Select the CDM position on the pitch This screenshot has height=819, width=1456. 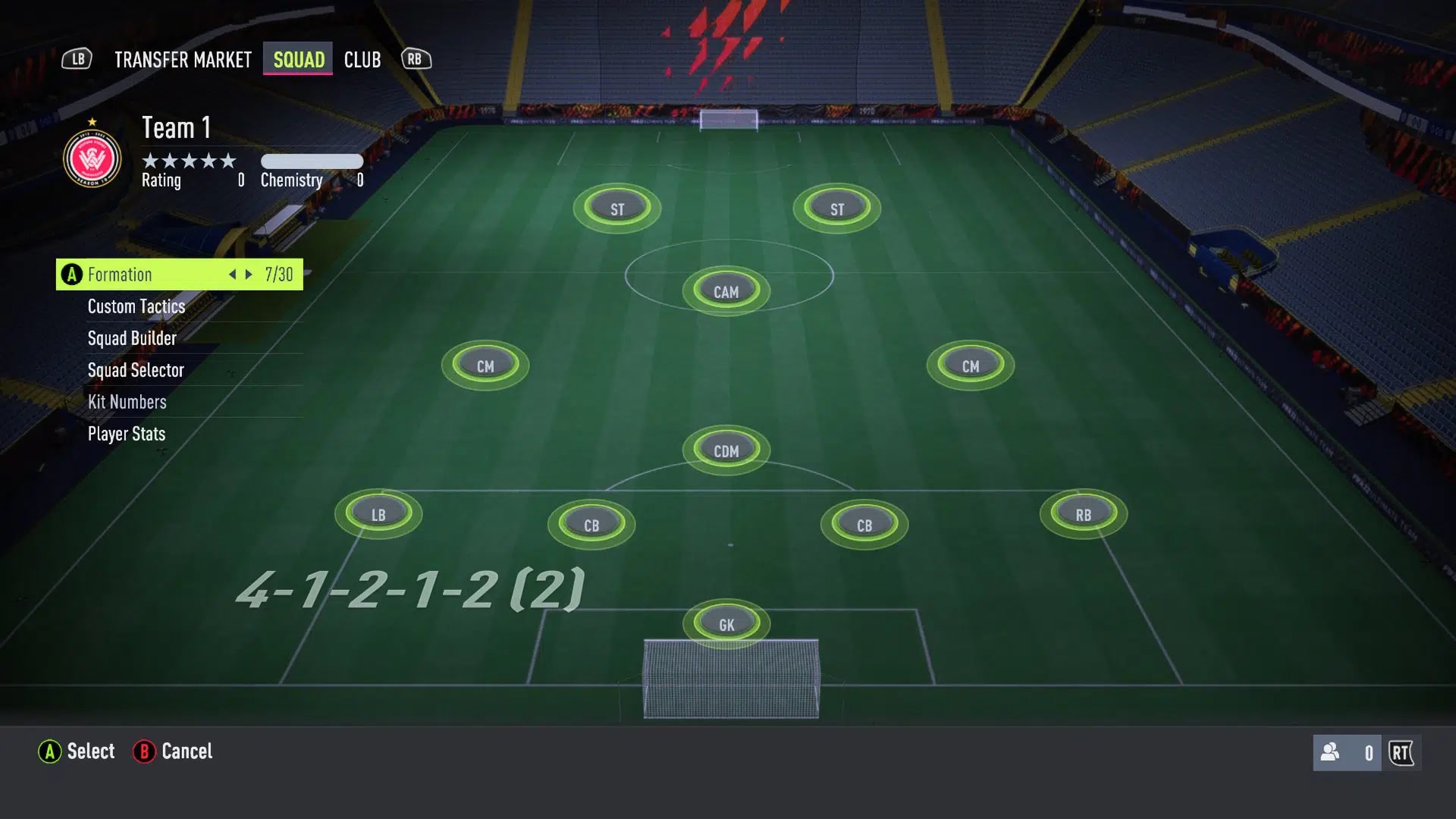[726, 450]
